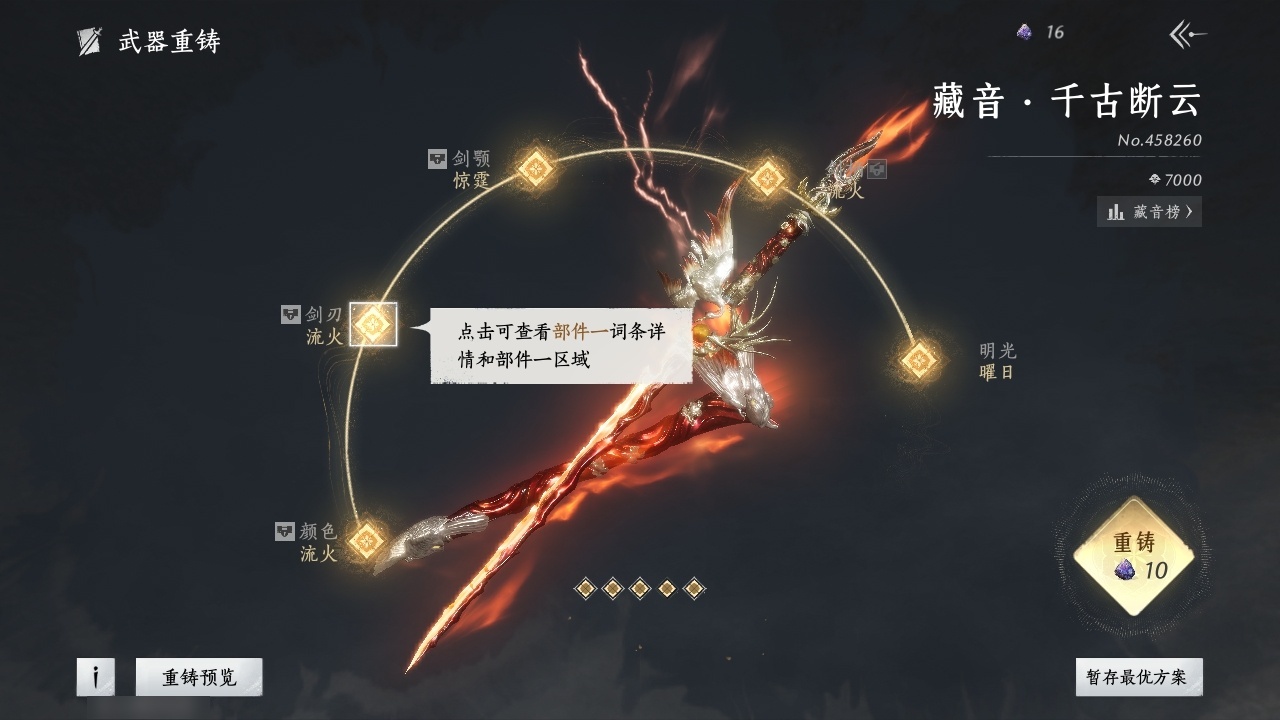Open the 藏音榜 ranking list
Image resolution: width=1280 pixels, height=720 pixels.
[1149, 212]
